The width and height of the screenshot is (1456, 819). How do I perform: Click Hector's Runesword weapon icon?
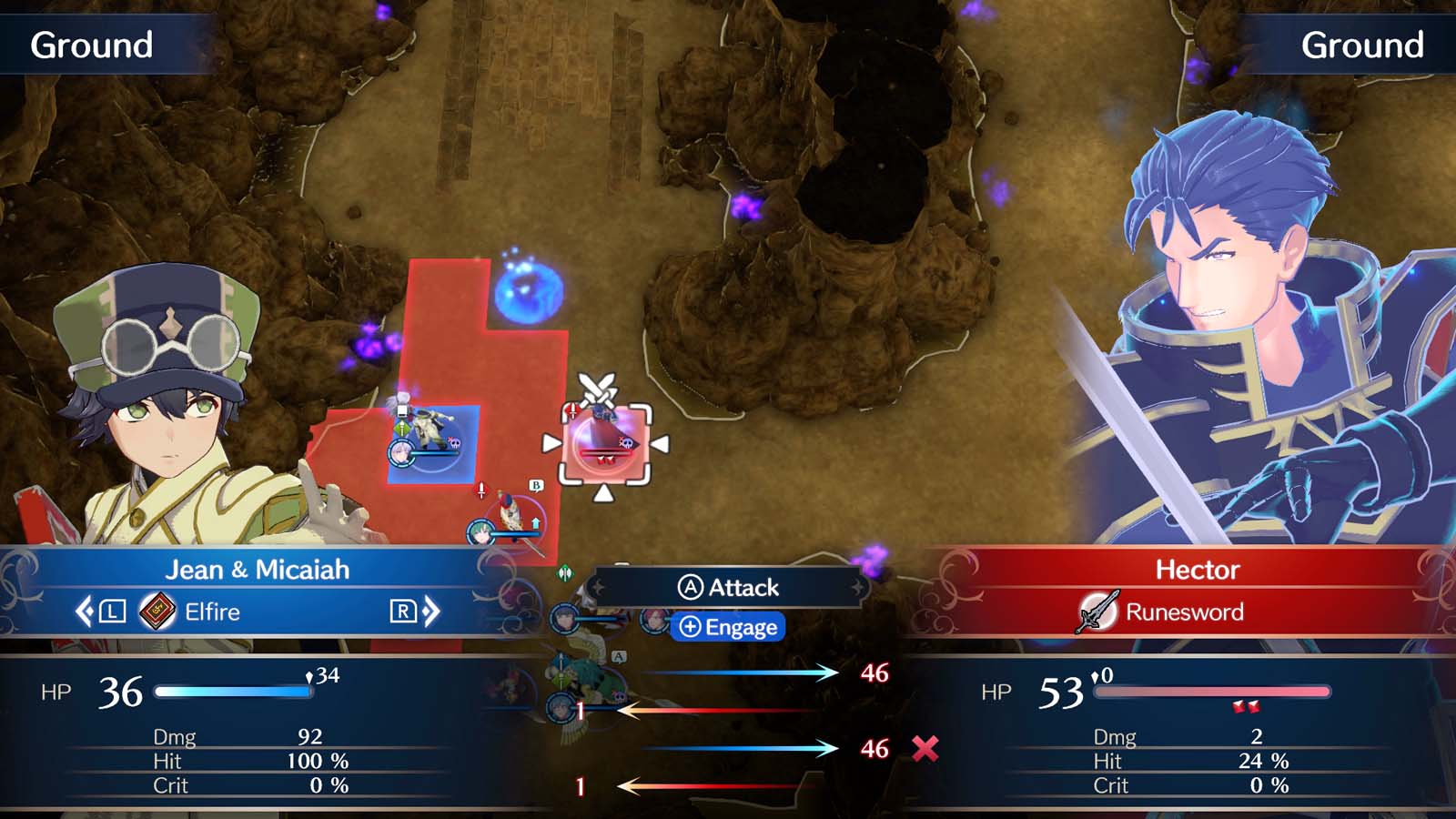1095,612
